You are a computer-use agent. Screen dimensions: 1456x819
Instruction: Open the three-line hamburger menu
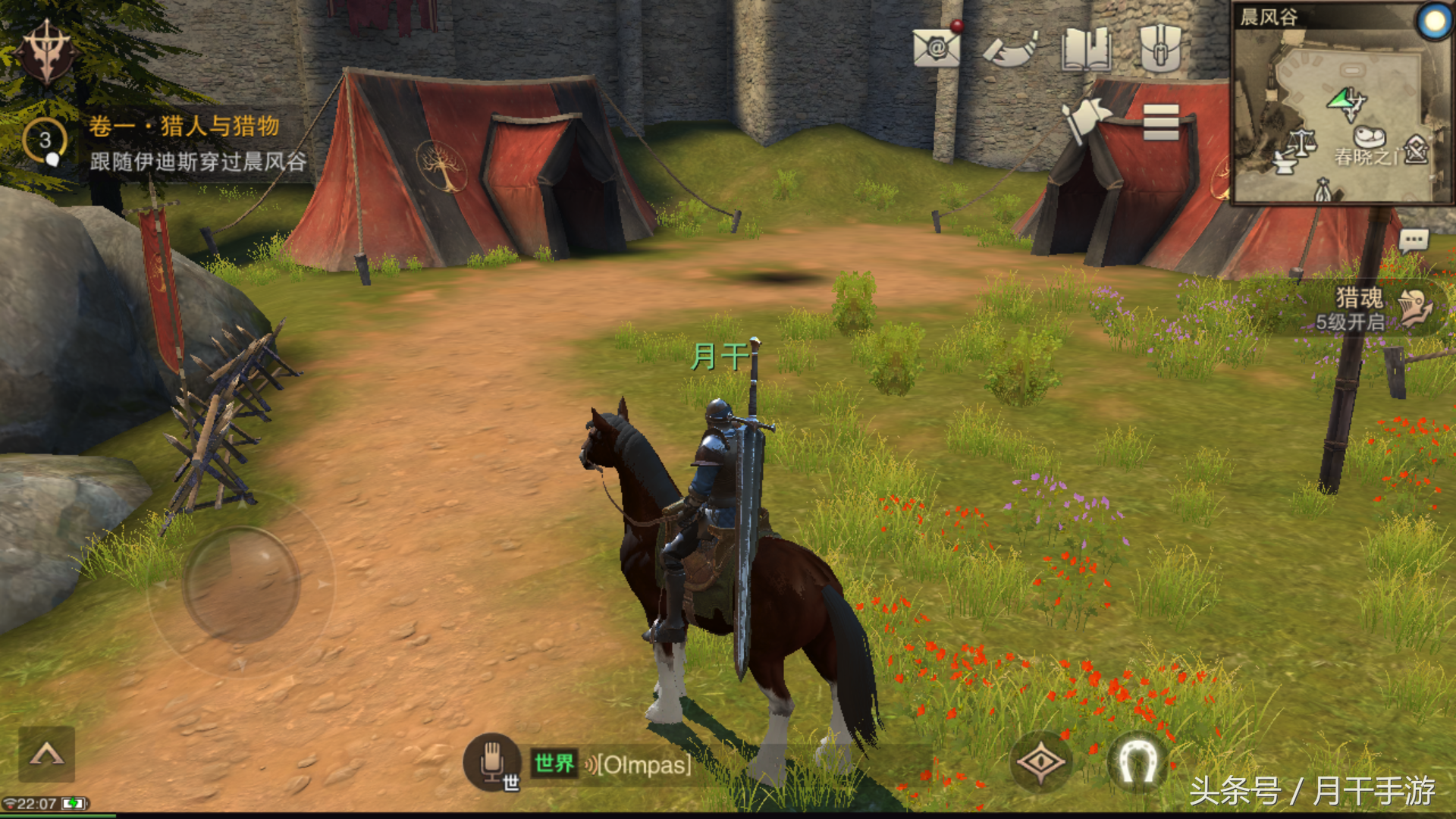point(1160,121)
